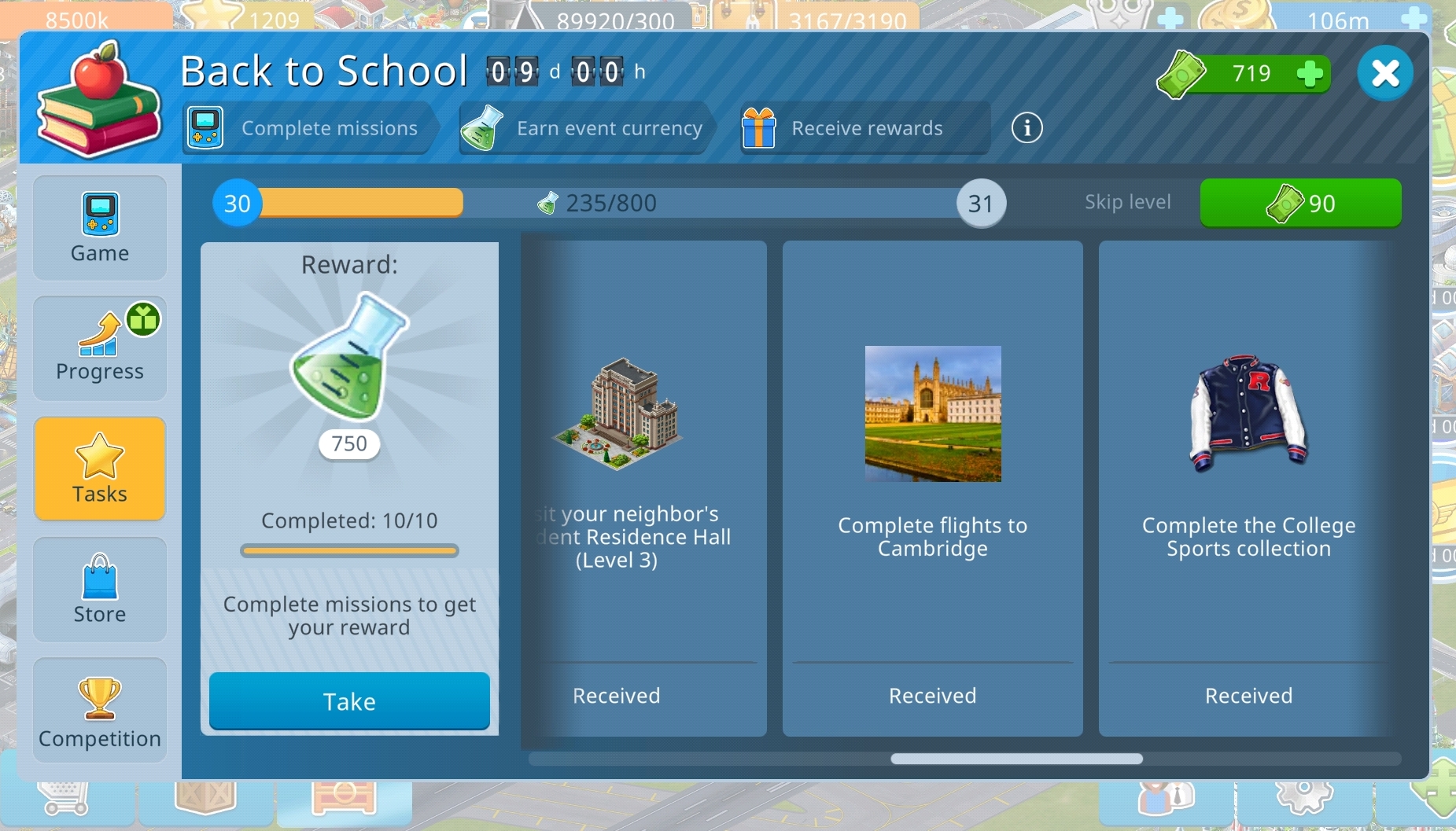The image size is (1456, 831).
Task: Add more cash with the green plus
Action: click(x=1310, y=74)
